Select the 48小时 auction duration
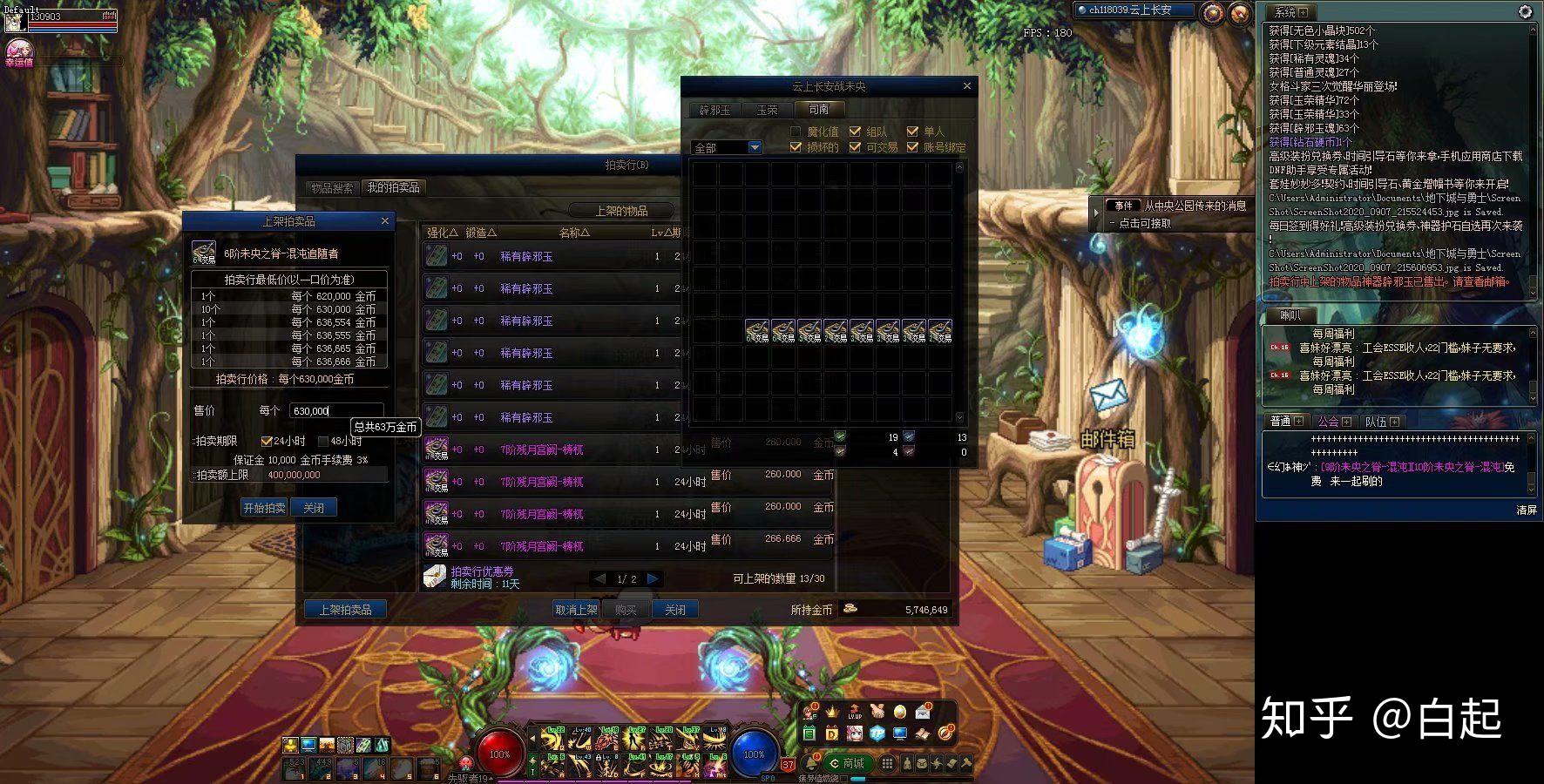 click(323, 442)
